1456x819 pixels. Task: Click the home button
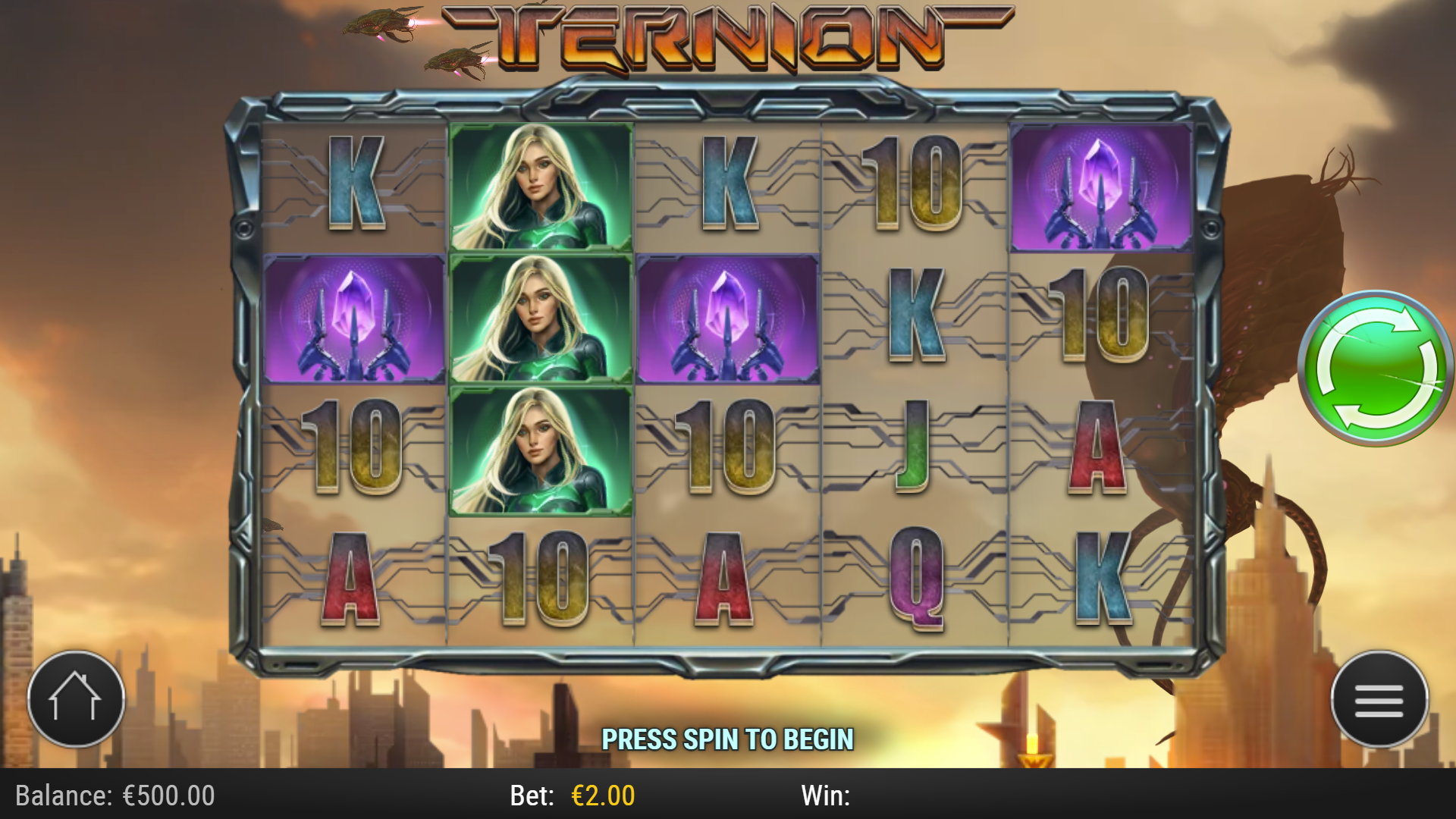click(x=76, y=700)
